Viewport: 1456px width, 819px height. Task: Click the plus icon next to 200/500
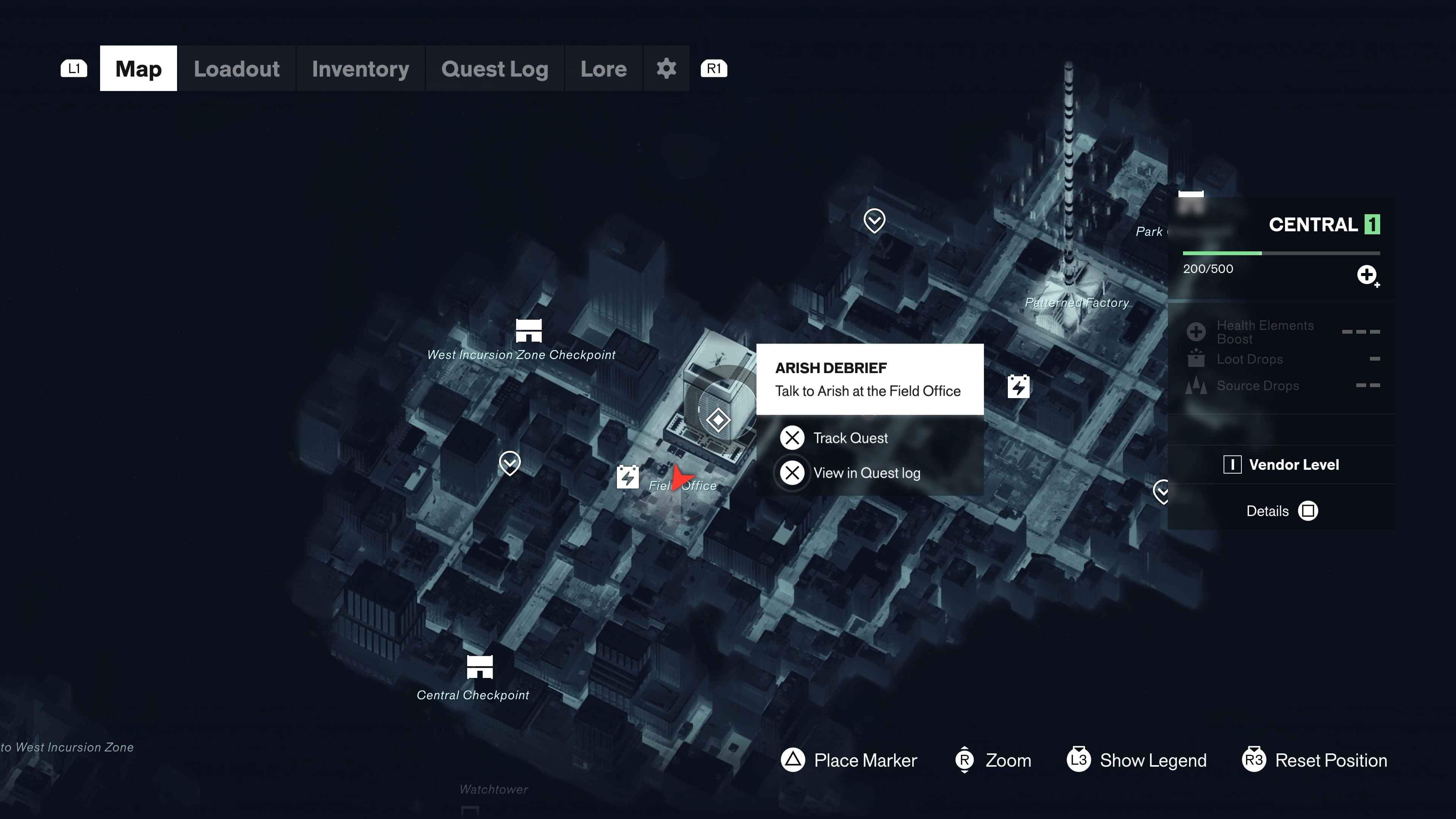(x=1367, y=275)
